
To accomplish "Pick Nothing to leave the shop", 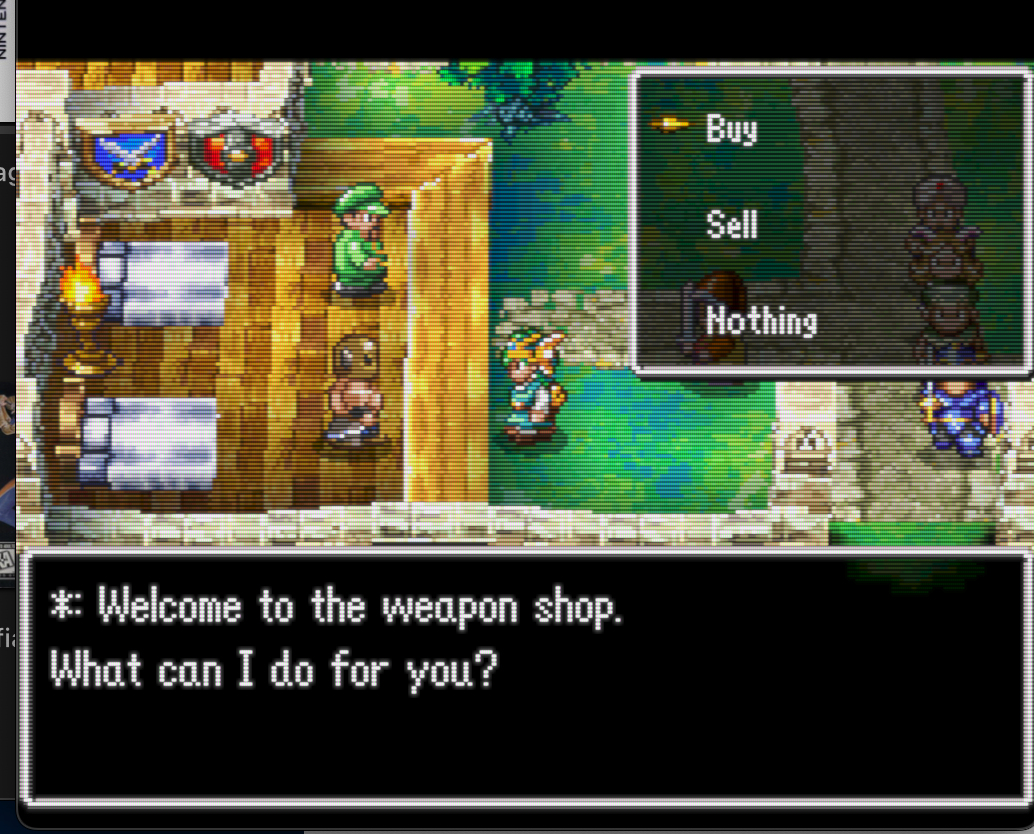I will tap(761, 321).
